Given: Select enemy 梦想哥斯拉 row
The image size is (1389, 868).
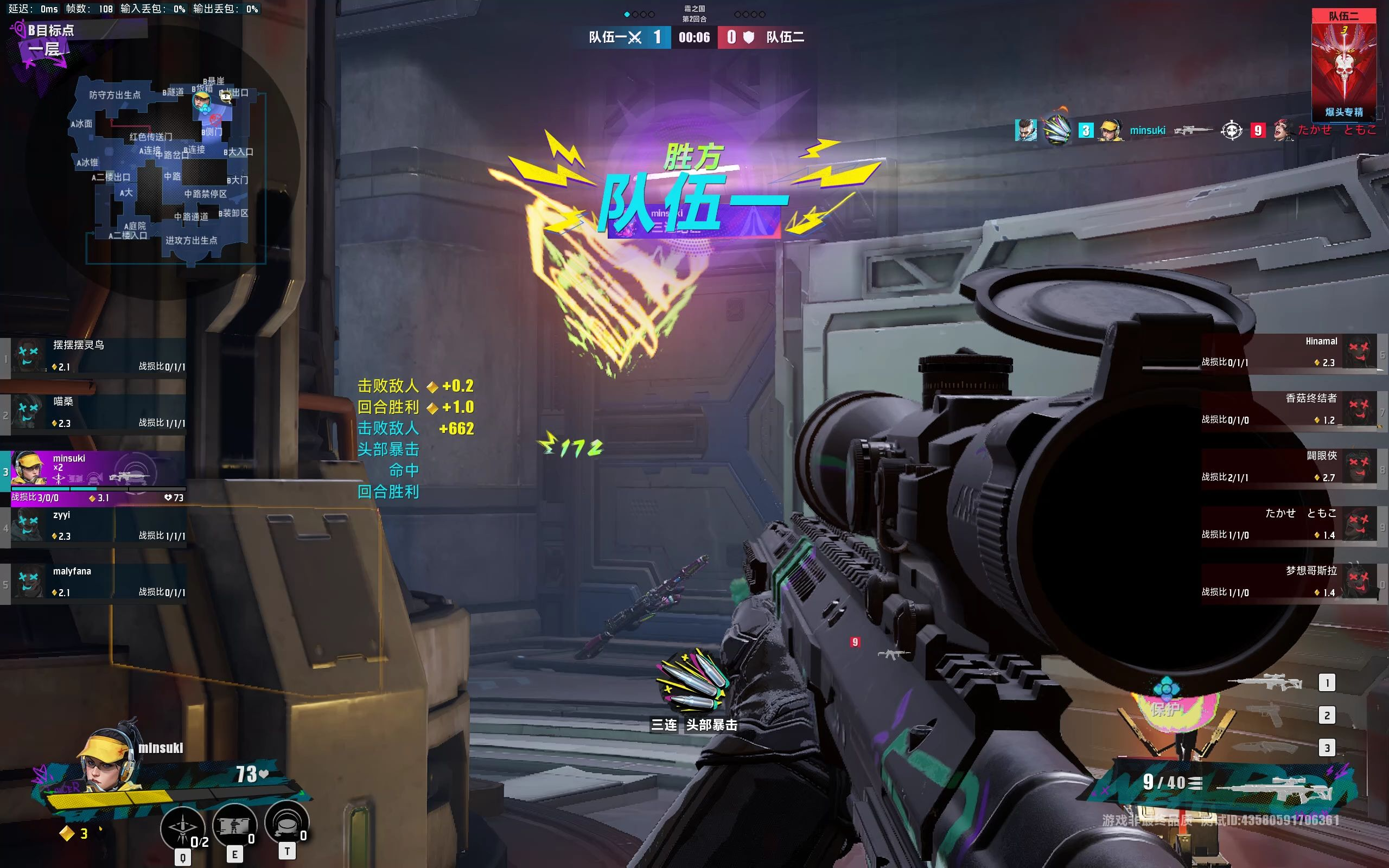Looking at the screenshot, I should tap(1289, 581).
